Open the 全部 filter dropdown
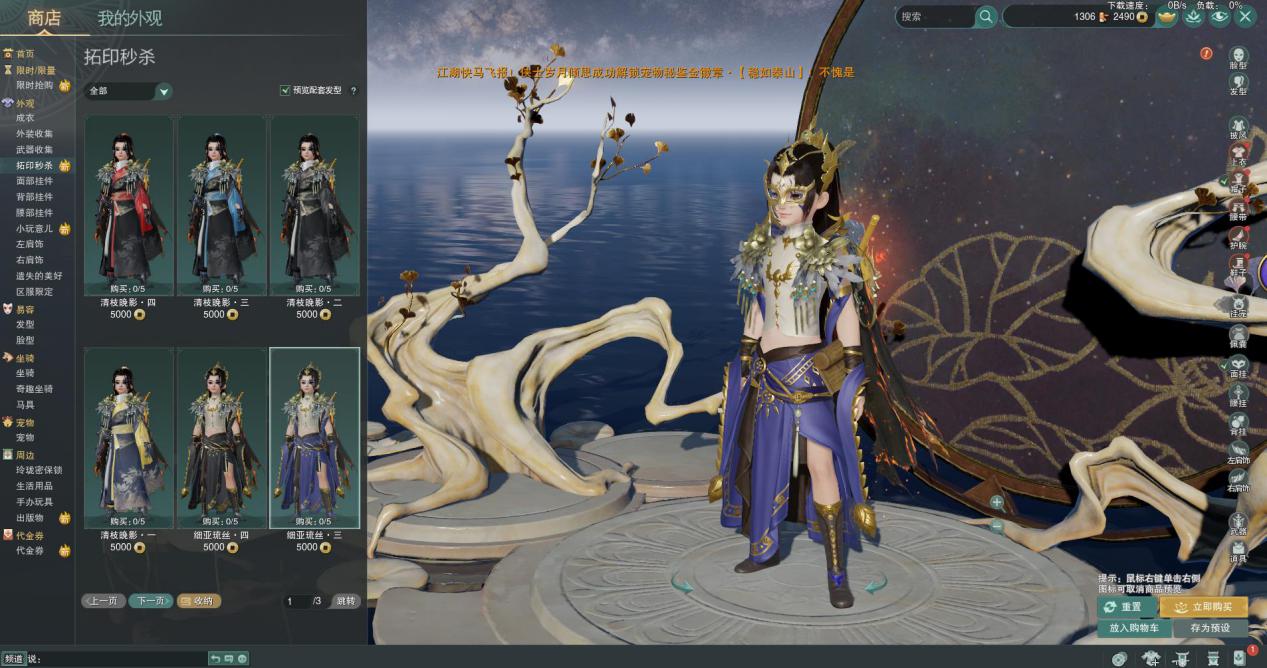The width and height of the screenshot is (1267, 668). [129, 91]
